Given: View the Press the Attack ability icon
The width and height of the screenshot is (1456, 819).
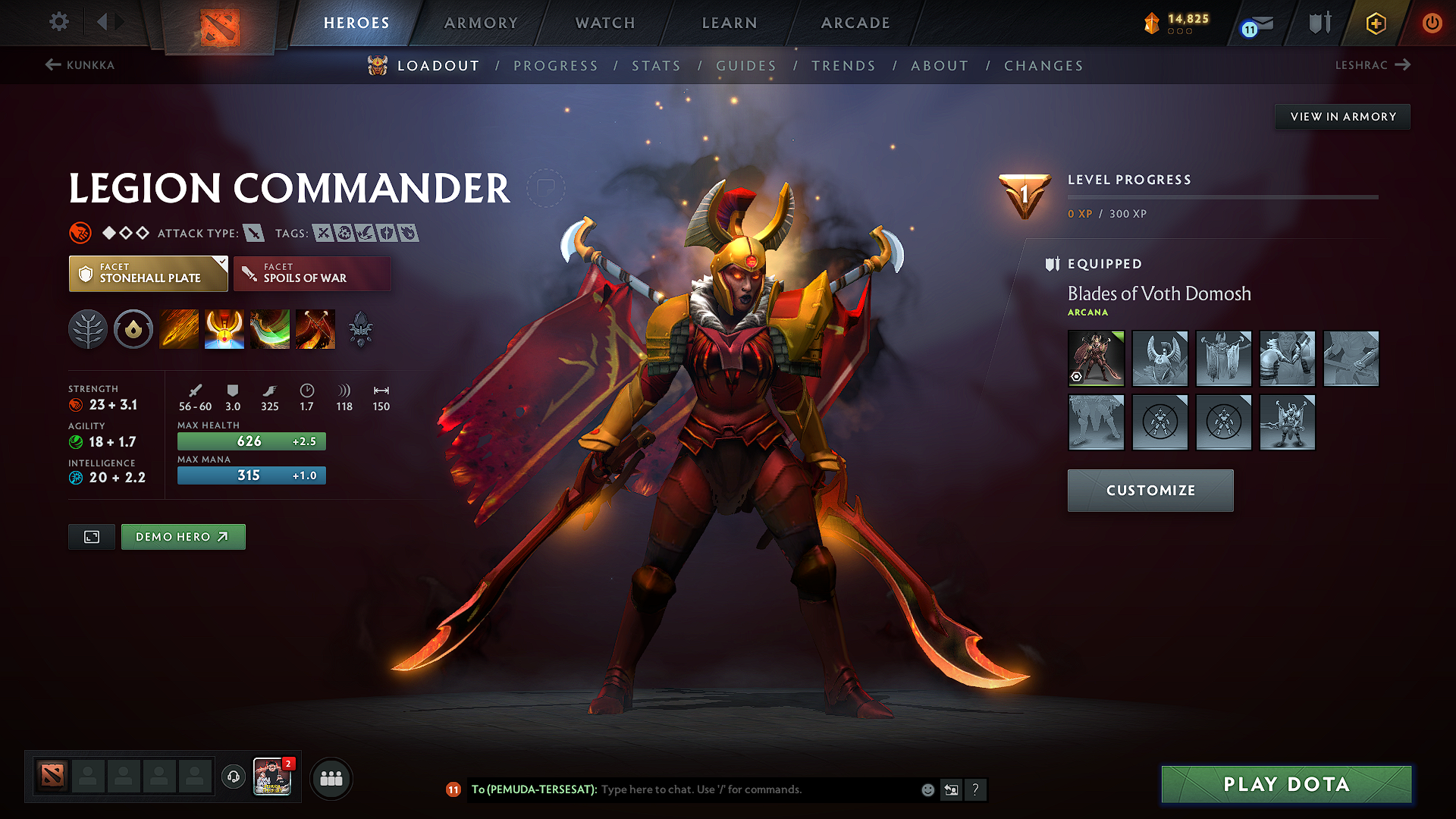Looking at the screenshot, I should (224, 328).
